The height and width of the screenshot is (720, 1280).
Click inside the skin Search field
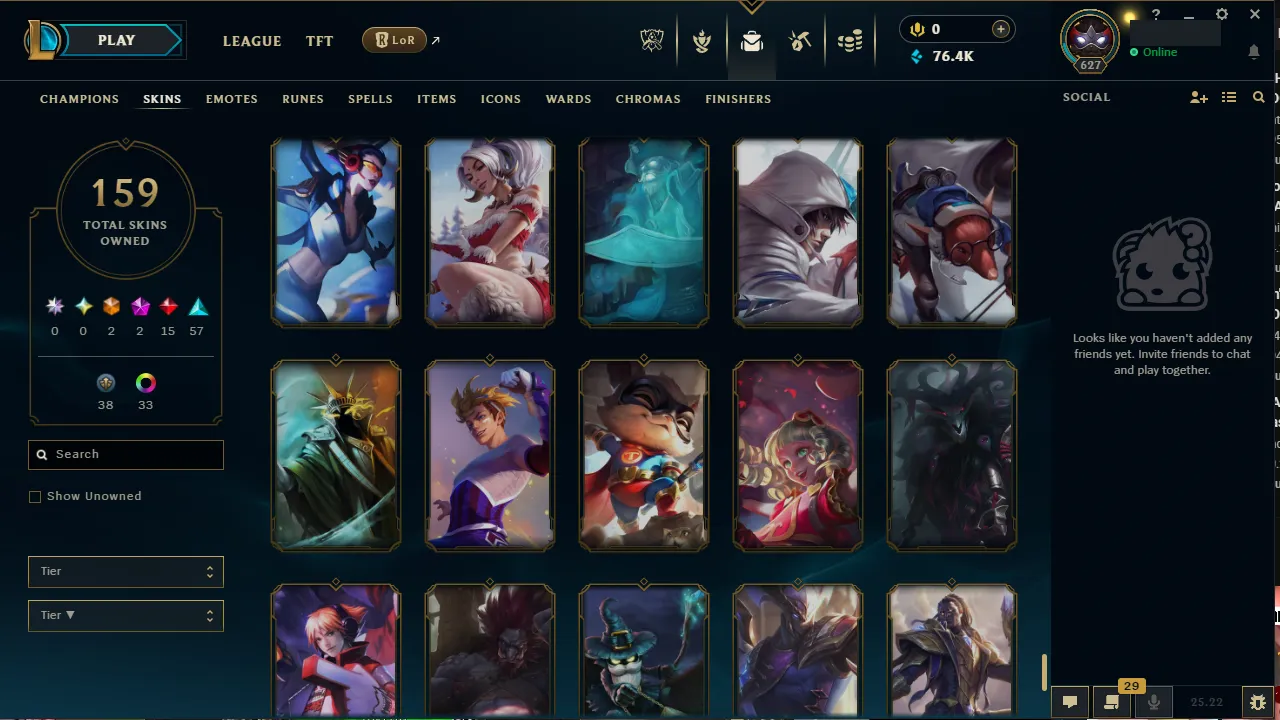coord(125,454)
